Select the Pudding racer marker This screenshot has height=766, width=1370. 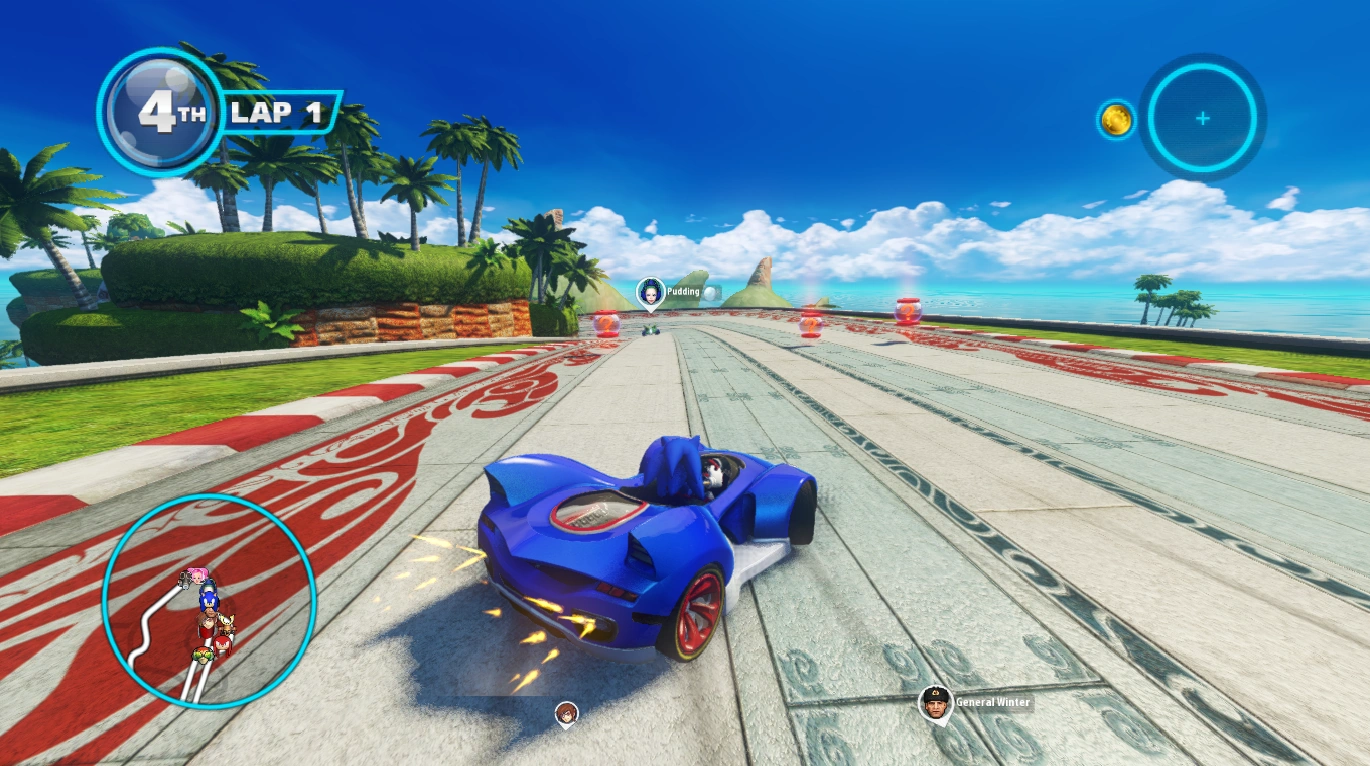tap(651, 294)
